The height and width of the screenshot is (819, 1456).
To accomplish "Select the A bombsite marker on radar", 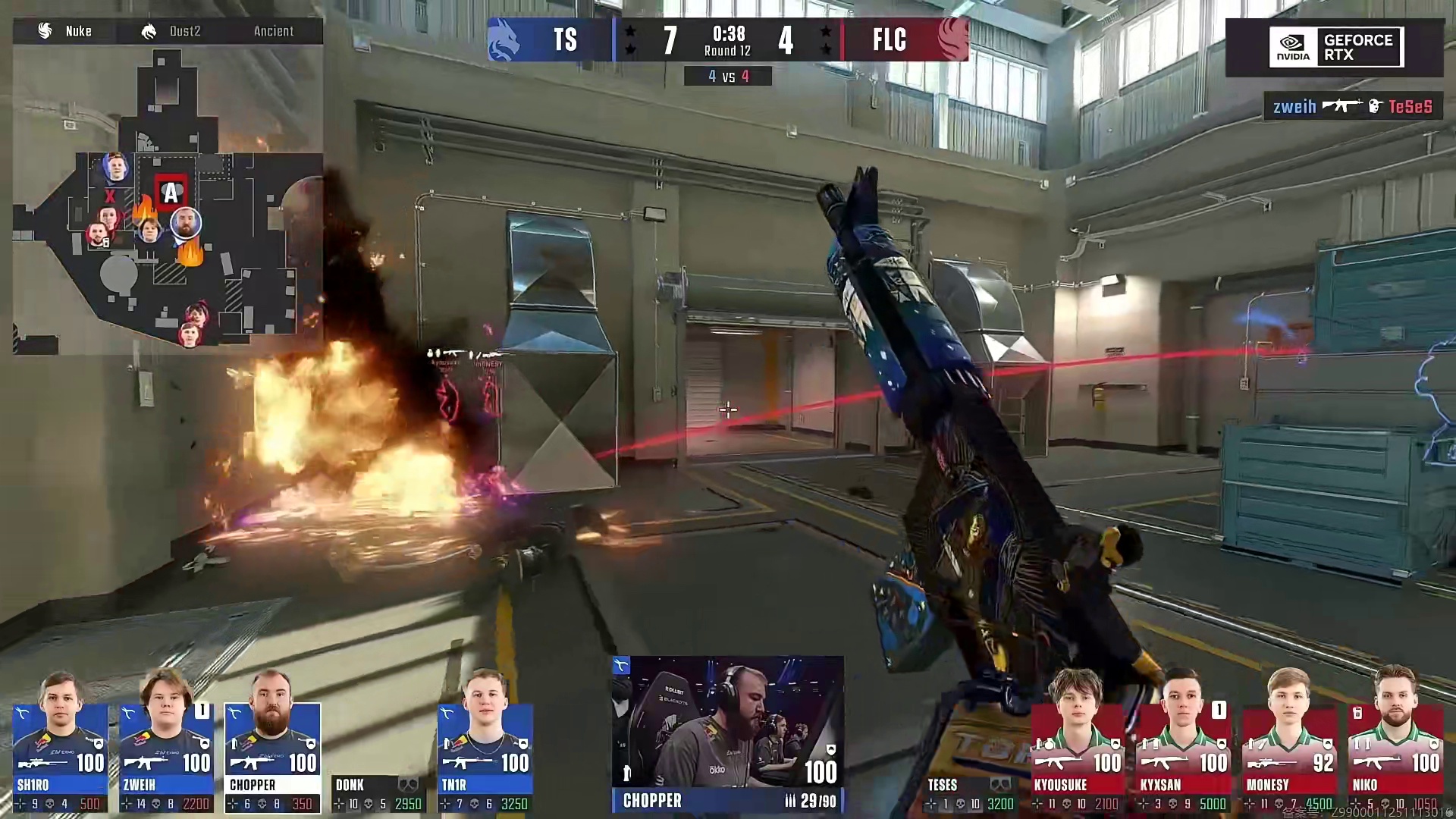I will click(171, 193).
